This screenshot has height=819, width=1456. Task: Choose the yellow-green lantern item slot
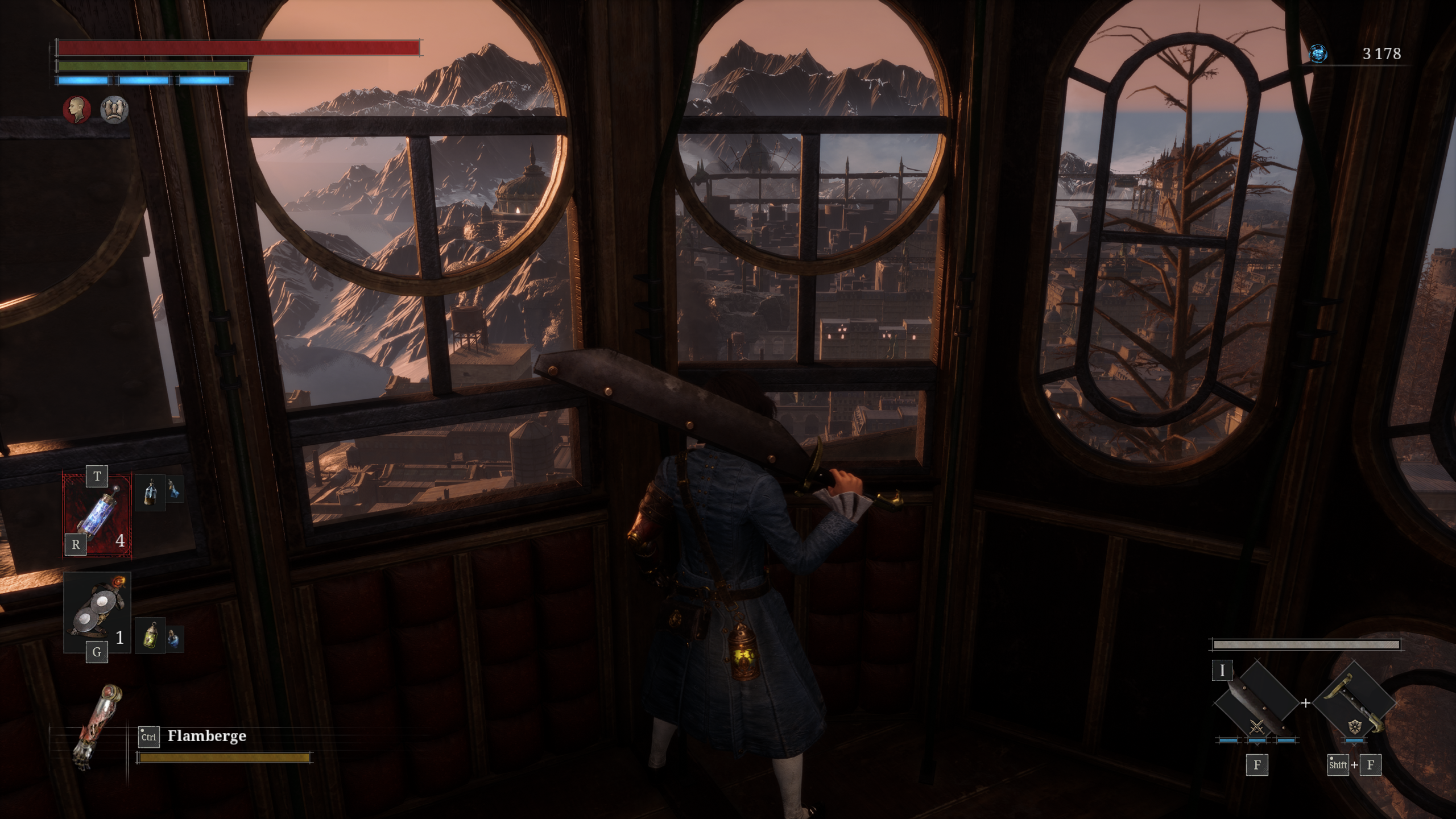point(151,635)
